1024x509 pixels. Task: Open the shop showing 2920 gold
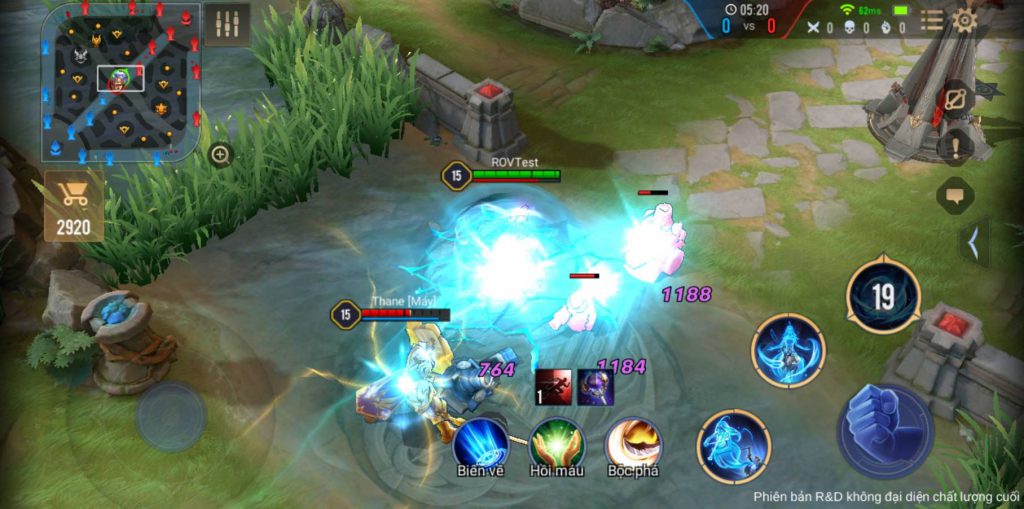(x=73, y=206)
